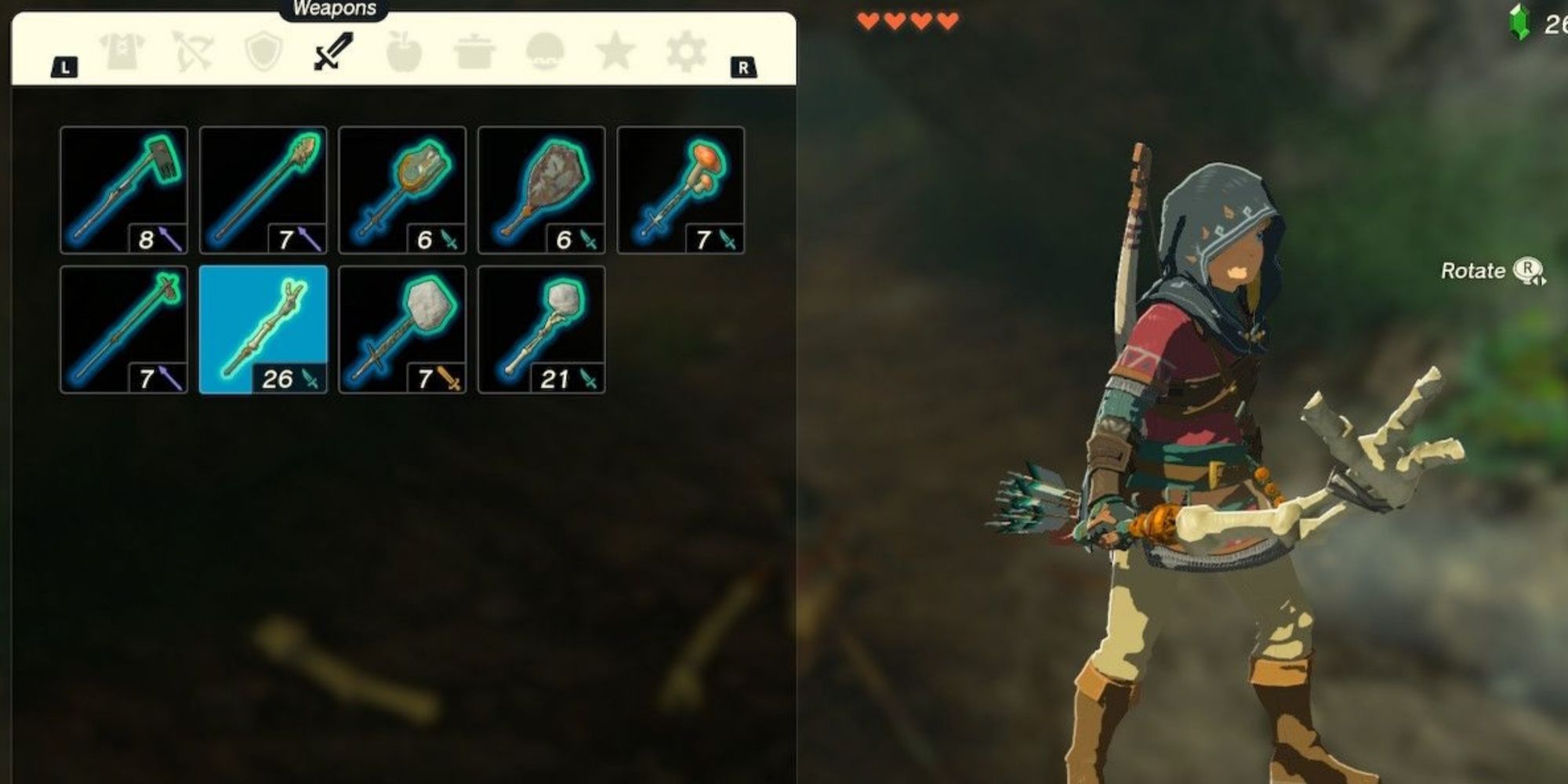The height and width of the screenshot is (784, 1568).
Task: Click the sword icon on Weapons tab
Action: pos(331,51)
